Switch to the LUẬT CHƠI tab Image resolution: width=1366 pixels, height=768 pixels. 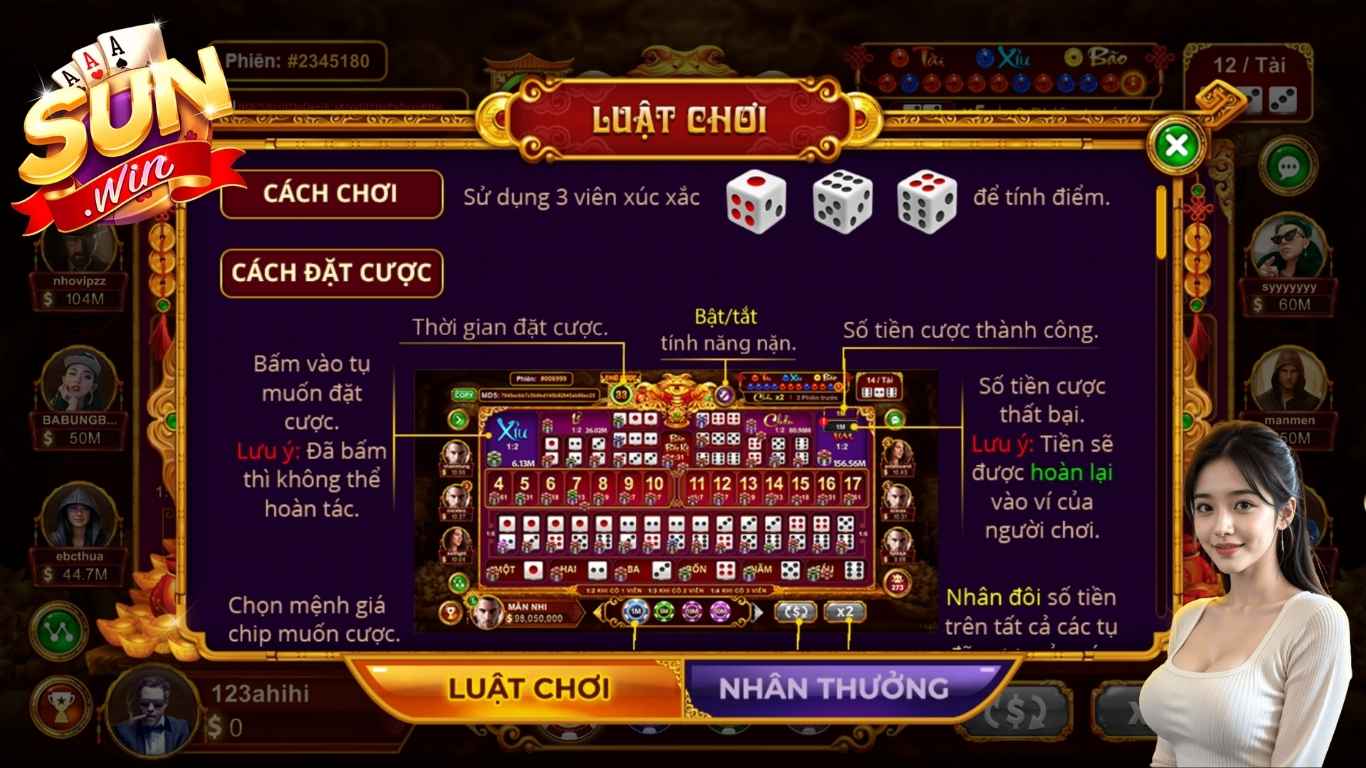(529, 688)
